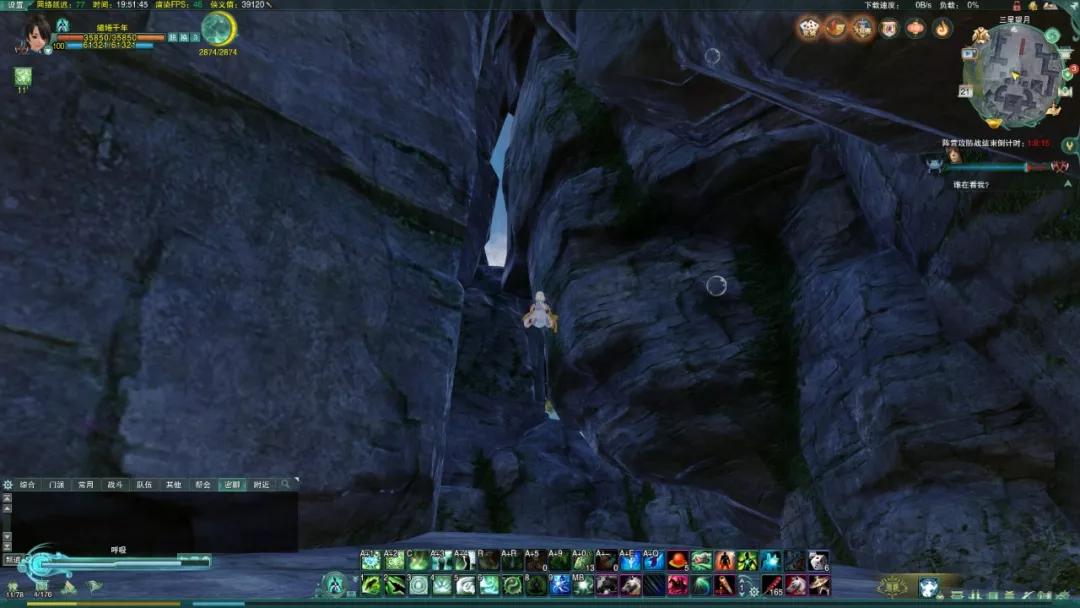This screenshot has height=608, width=1080.
Task: Use the red item with 165 count
Action: [773, 585]
